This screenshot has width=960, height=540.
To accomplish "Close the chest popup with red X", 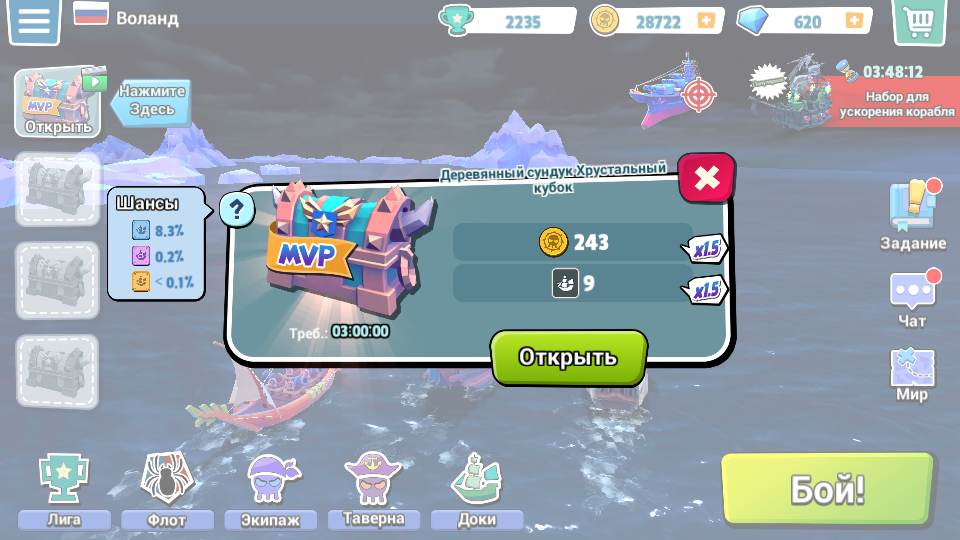I will click(x=706, y=178).
